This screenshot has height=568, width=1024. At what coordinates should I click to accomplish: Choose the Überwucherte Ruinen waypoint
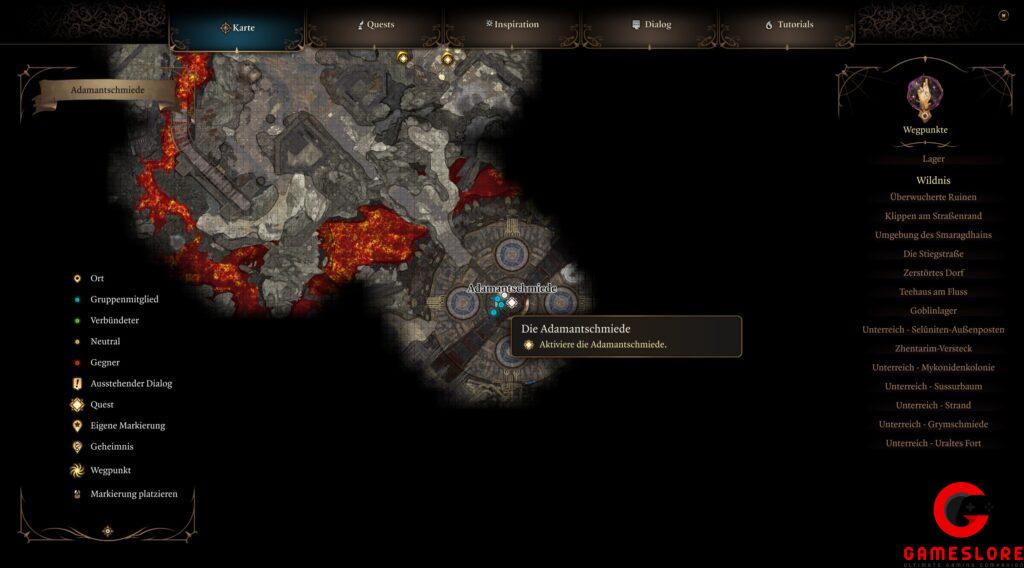pos(933,197)
